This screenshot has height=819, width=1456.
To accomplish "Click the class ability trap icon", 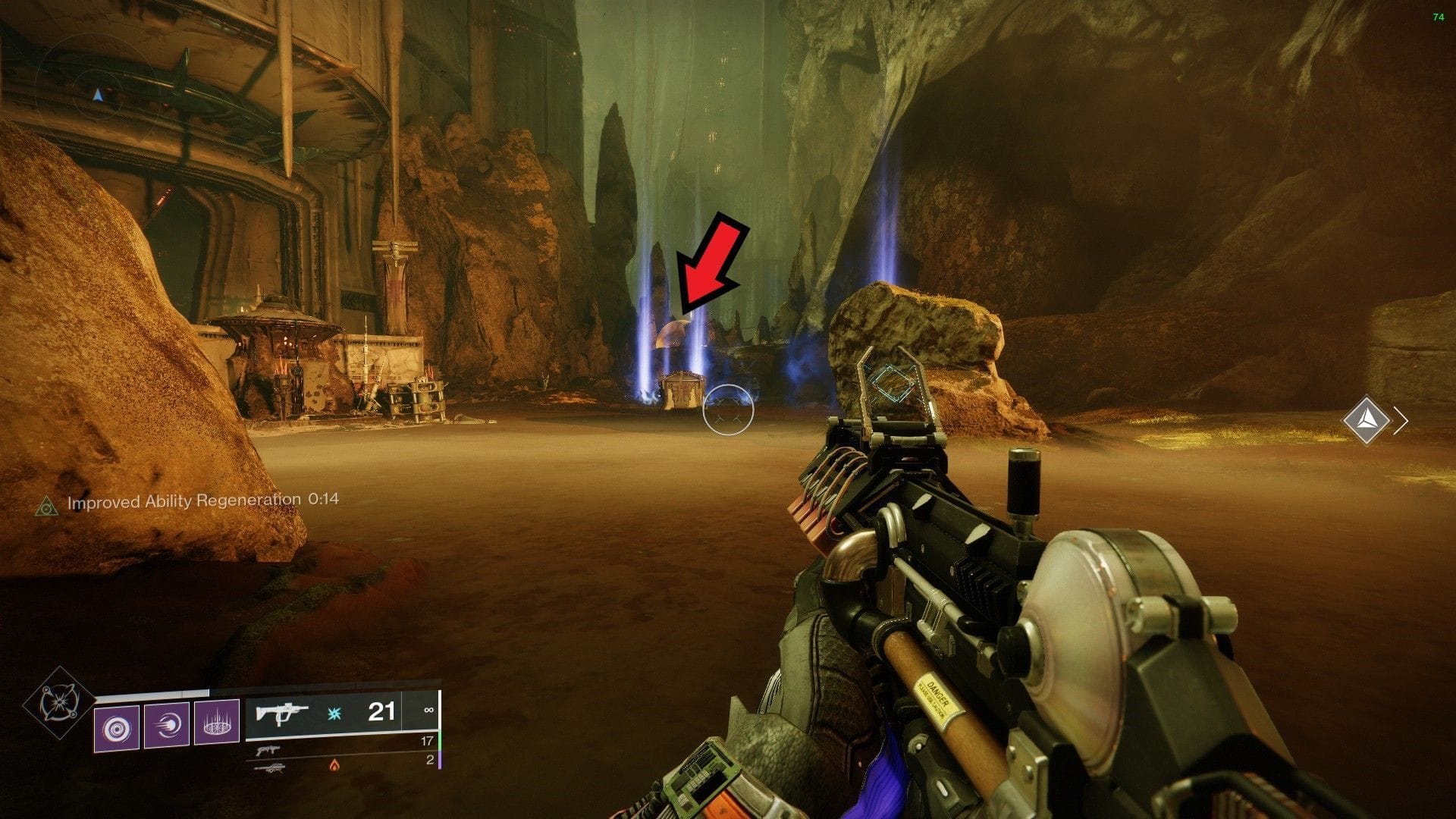I will pyautogui.click(x=217, y=720).
